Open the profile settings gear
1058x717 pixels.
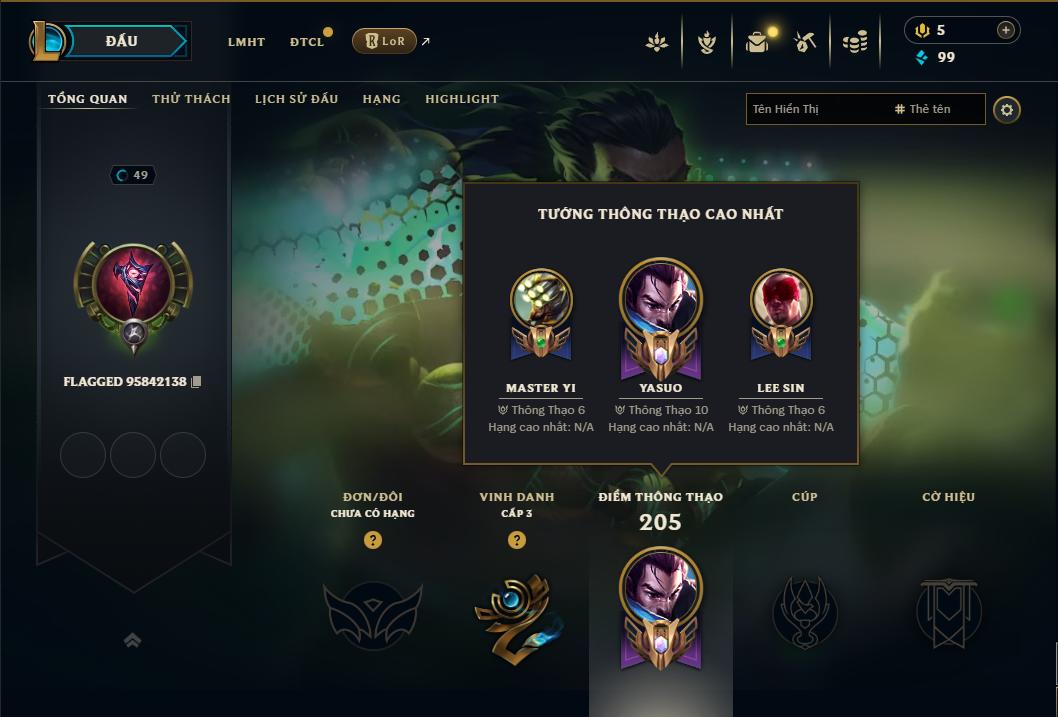pos(1007,110)
